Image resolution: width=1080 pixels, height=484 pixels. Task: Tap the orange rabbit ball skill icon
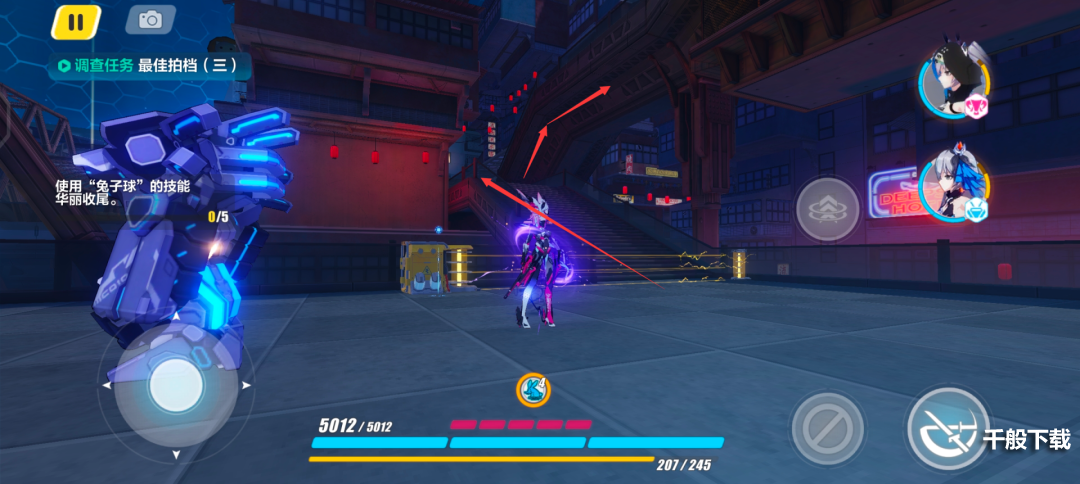(533, 391)
